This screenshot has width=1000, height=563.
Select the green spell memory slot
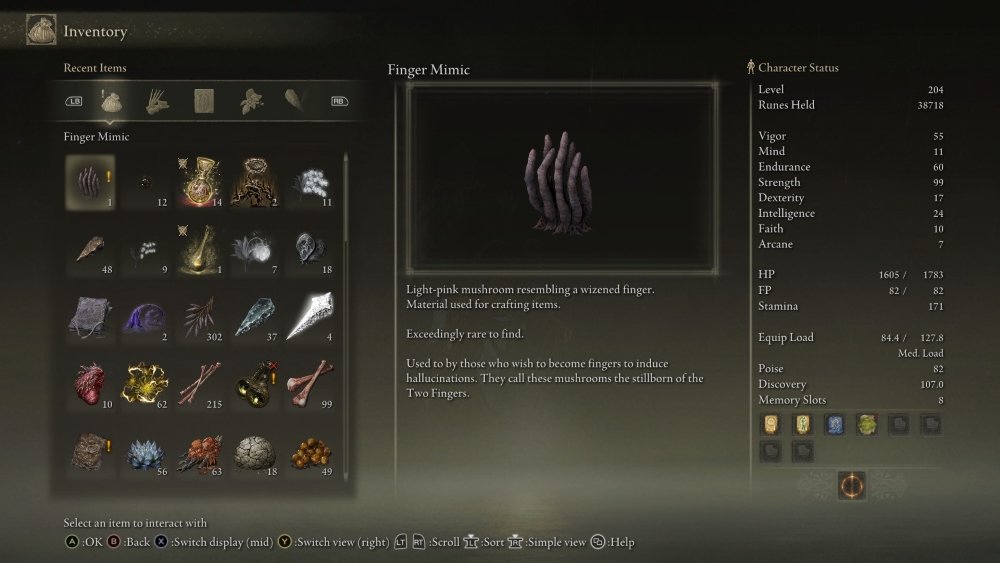point(865,424)
